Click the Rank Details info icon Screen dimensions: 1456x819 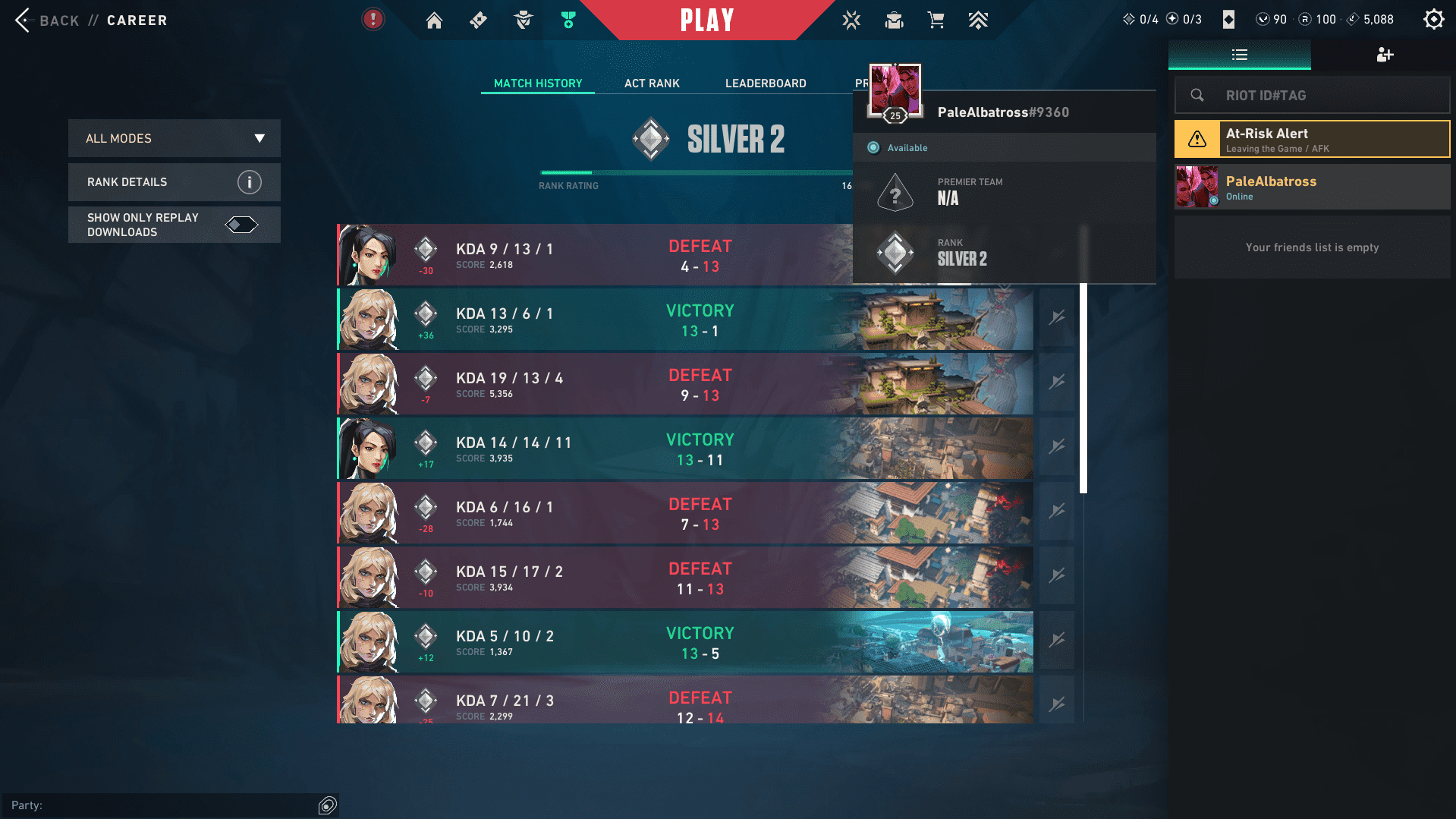pos(247,181)
